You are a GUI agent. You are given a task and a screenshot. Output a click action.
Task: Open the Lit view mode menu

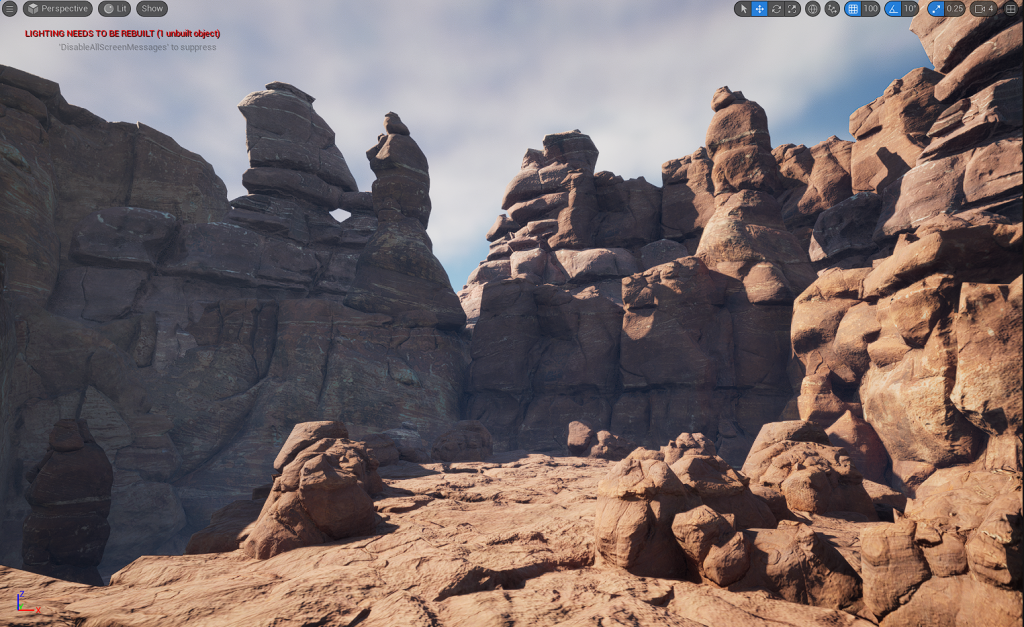coord(115,9)
